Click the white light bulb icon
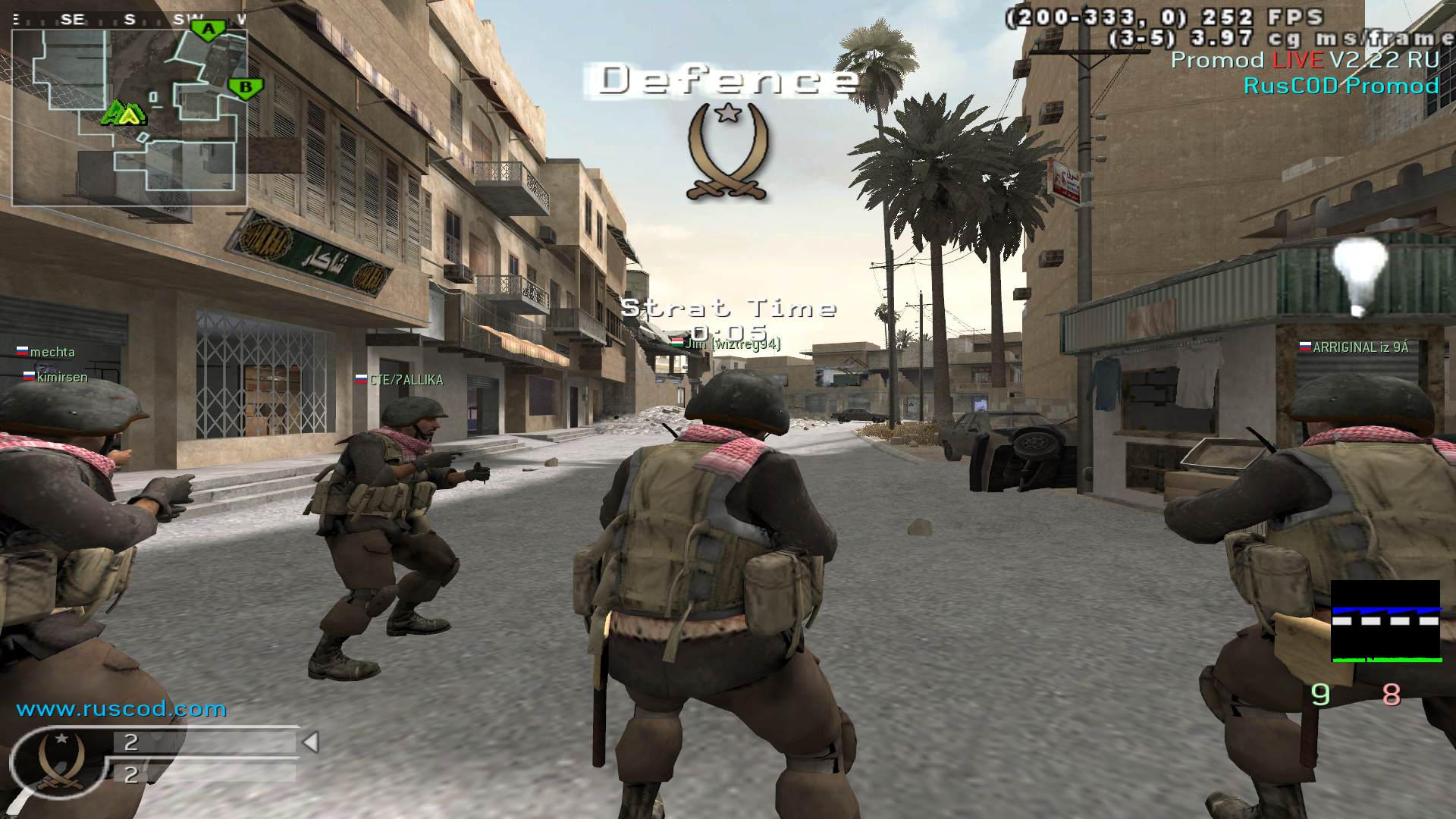Screen dimensions: 1456x819 click(1360, 275)
